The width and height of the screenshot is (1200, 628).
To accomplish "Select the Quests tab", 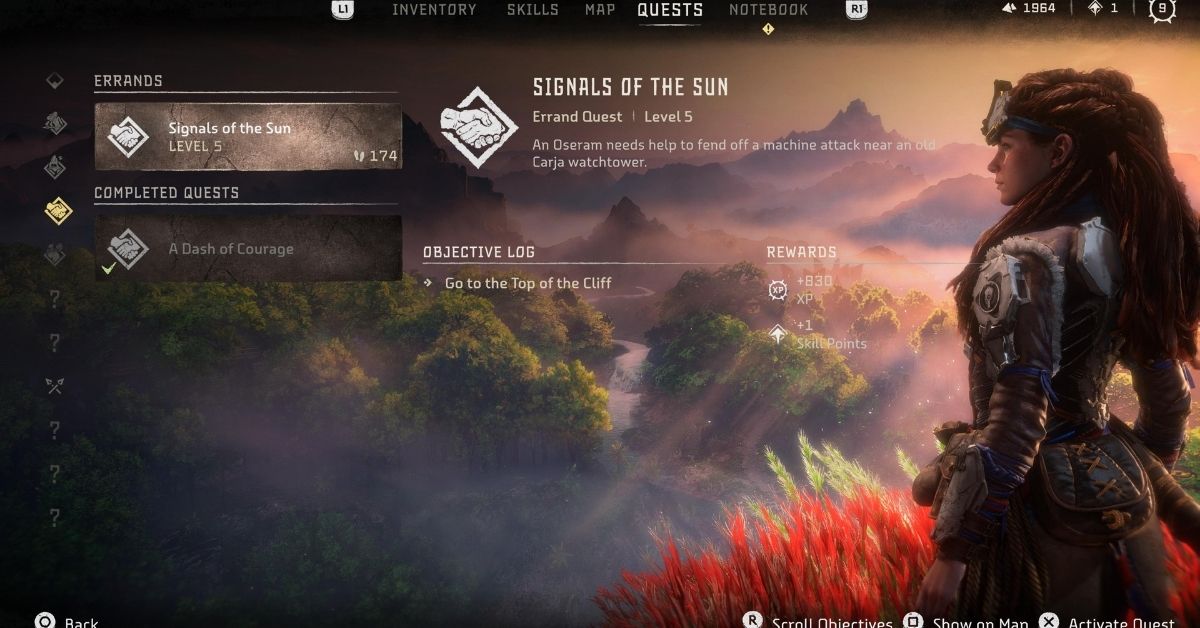I will [x=670, y=10].
